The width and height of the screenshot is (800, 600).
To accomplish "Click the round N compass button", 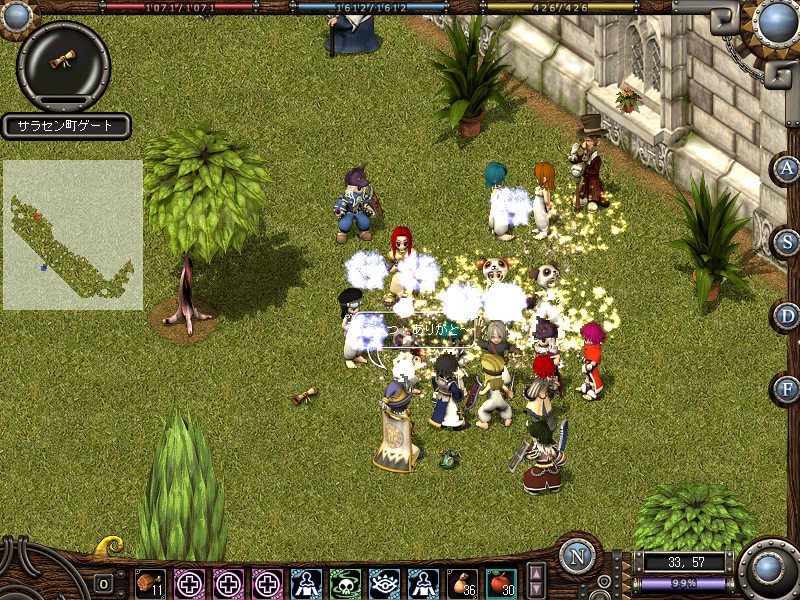I will pyautogui.click(x=578, y=556).
